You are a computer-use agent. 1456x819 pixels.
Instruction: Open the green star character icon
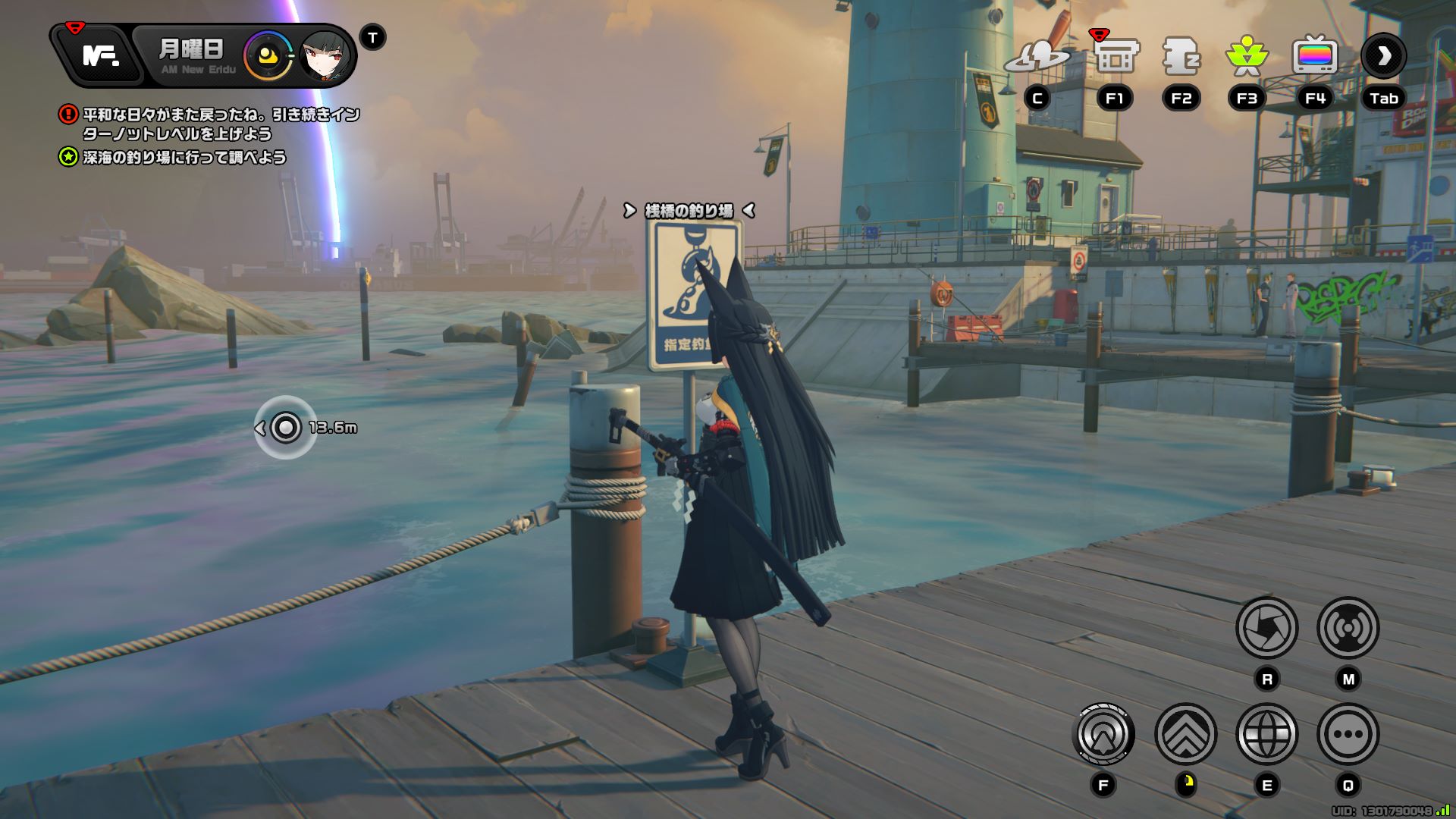(x=1247, y=56)
